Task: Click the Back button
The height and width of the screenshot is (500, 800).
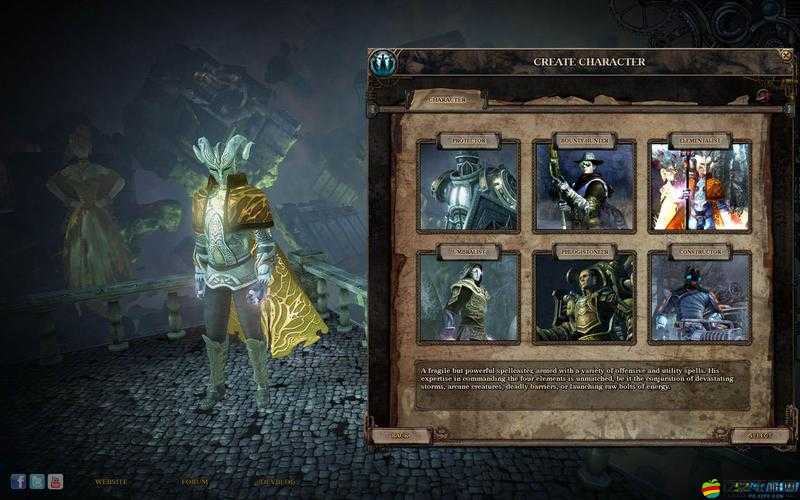Action: pos(399,436)
